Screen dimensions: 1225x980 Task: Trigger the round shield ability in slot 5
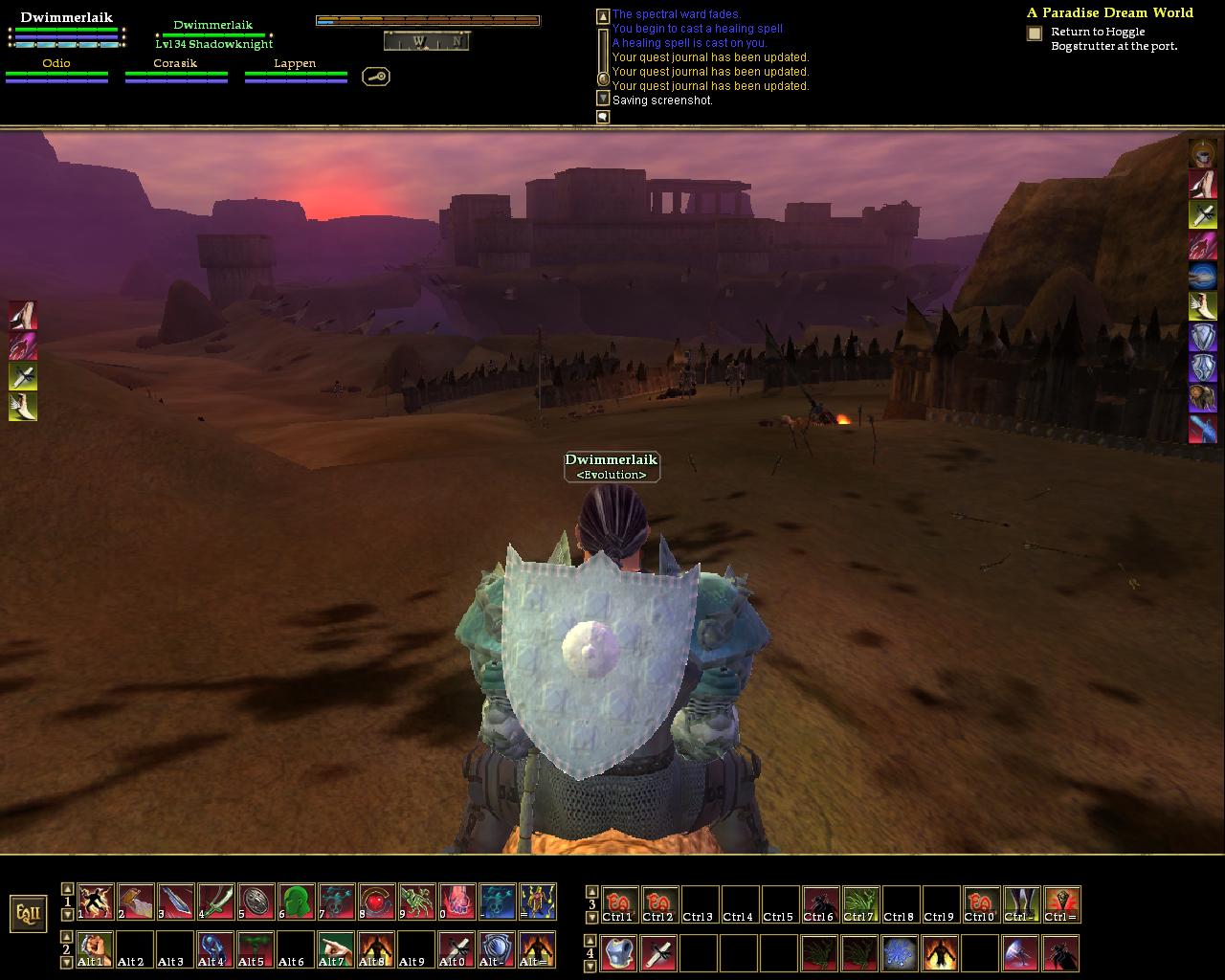[x=256, y=902]
